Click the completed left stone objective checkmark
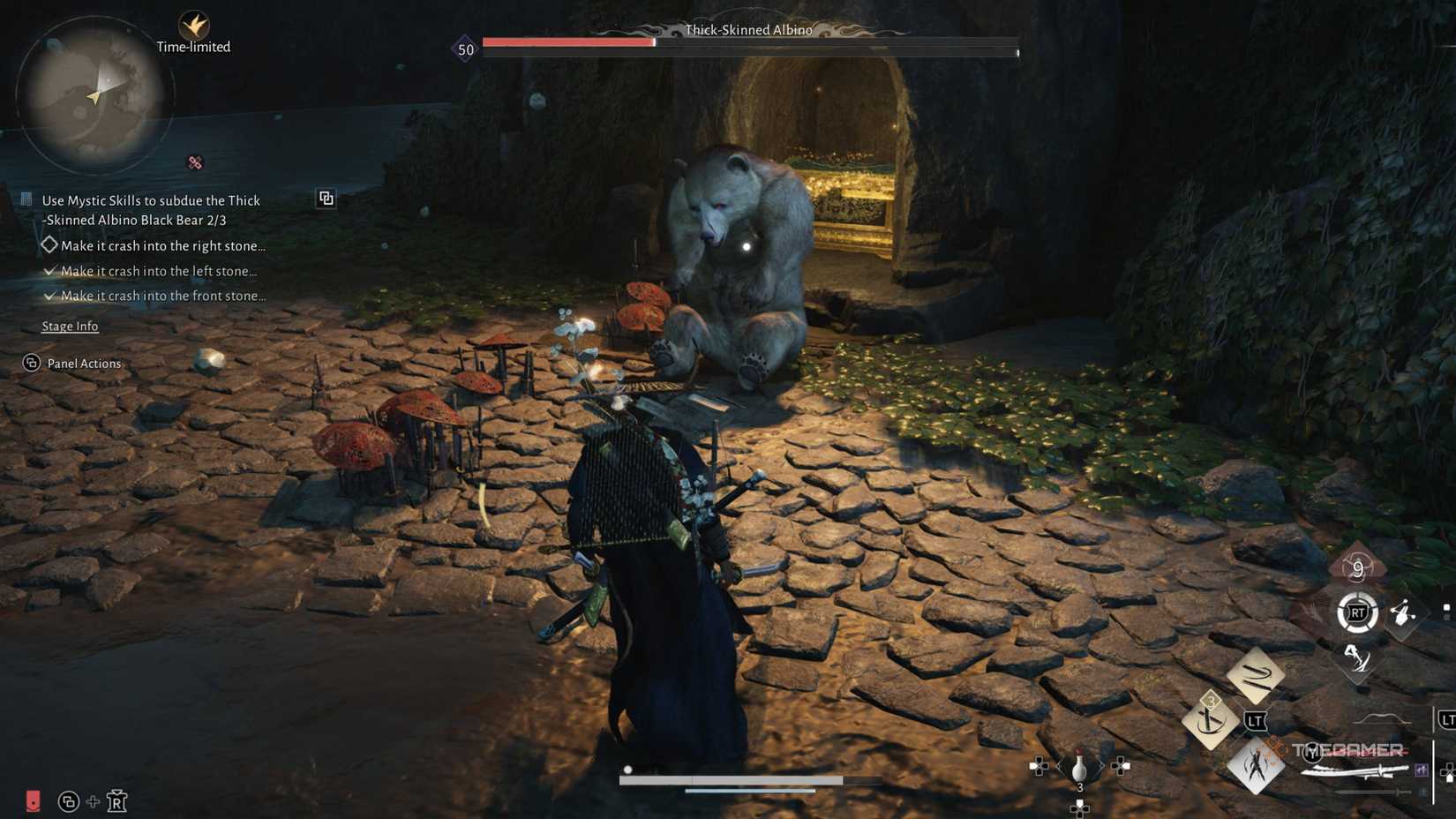Image resolution: width=1456 pixels, height=819 pixels. point(49,270)
